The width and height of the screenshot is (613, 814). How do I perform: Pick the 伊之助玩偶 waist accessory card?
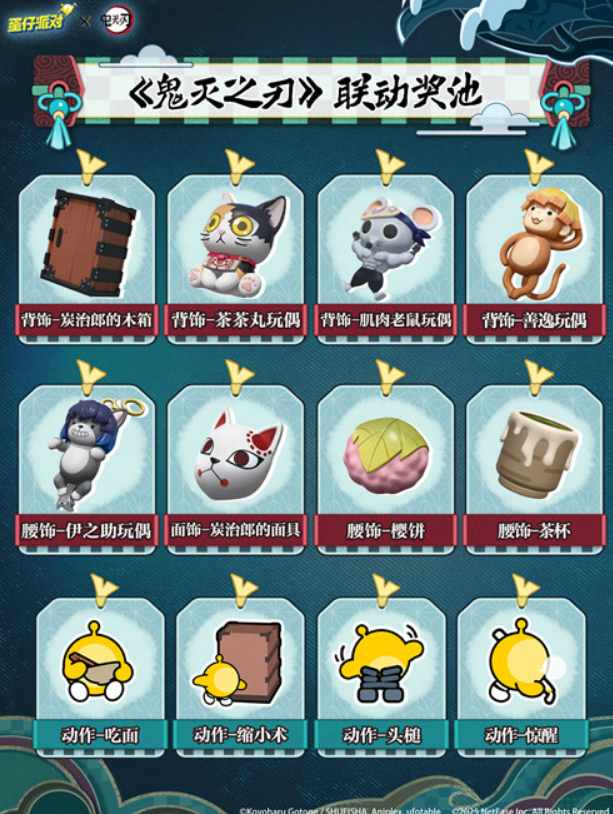tap(88, 455)
